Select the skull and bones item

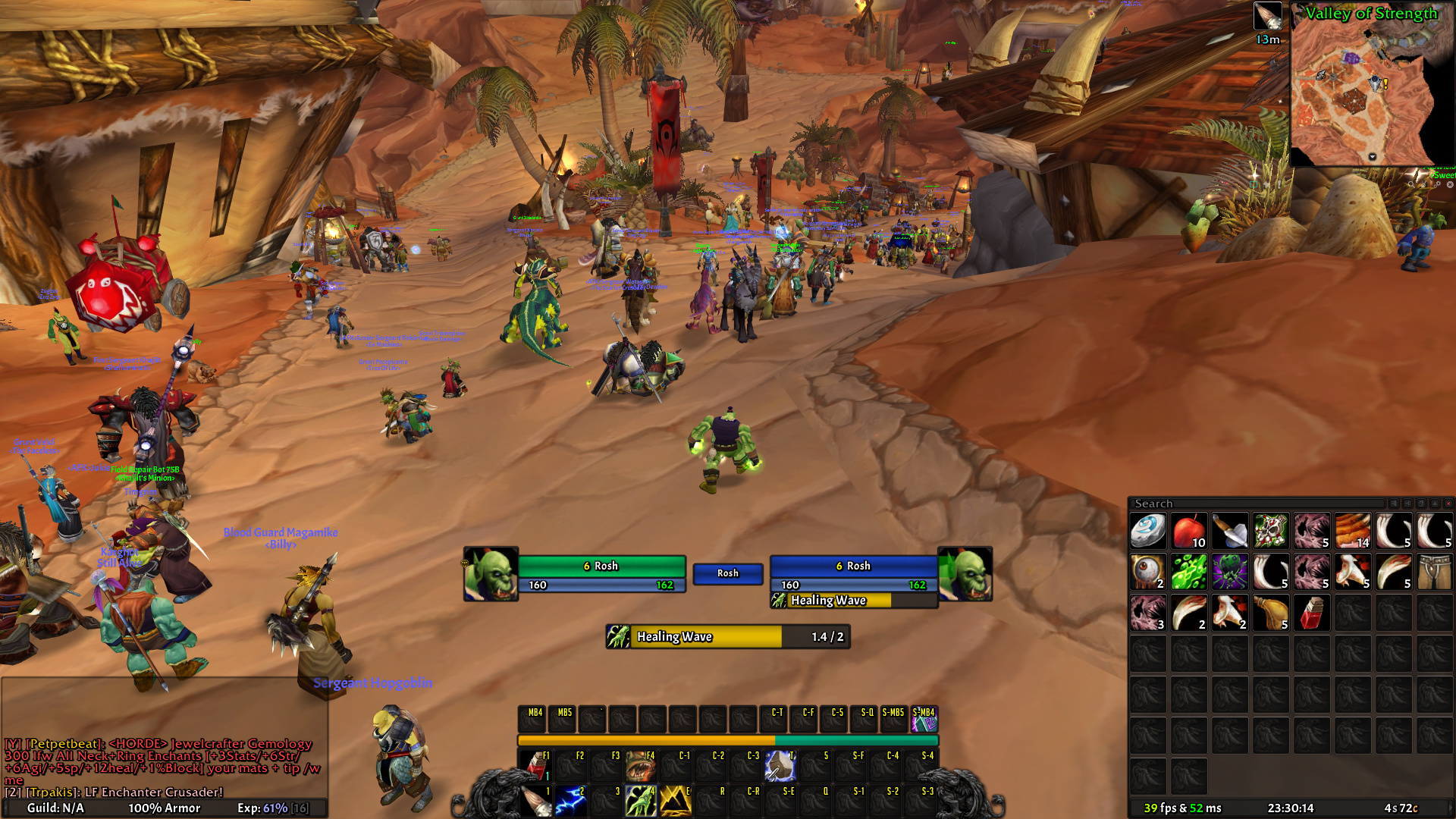[1271, 531]
